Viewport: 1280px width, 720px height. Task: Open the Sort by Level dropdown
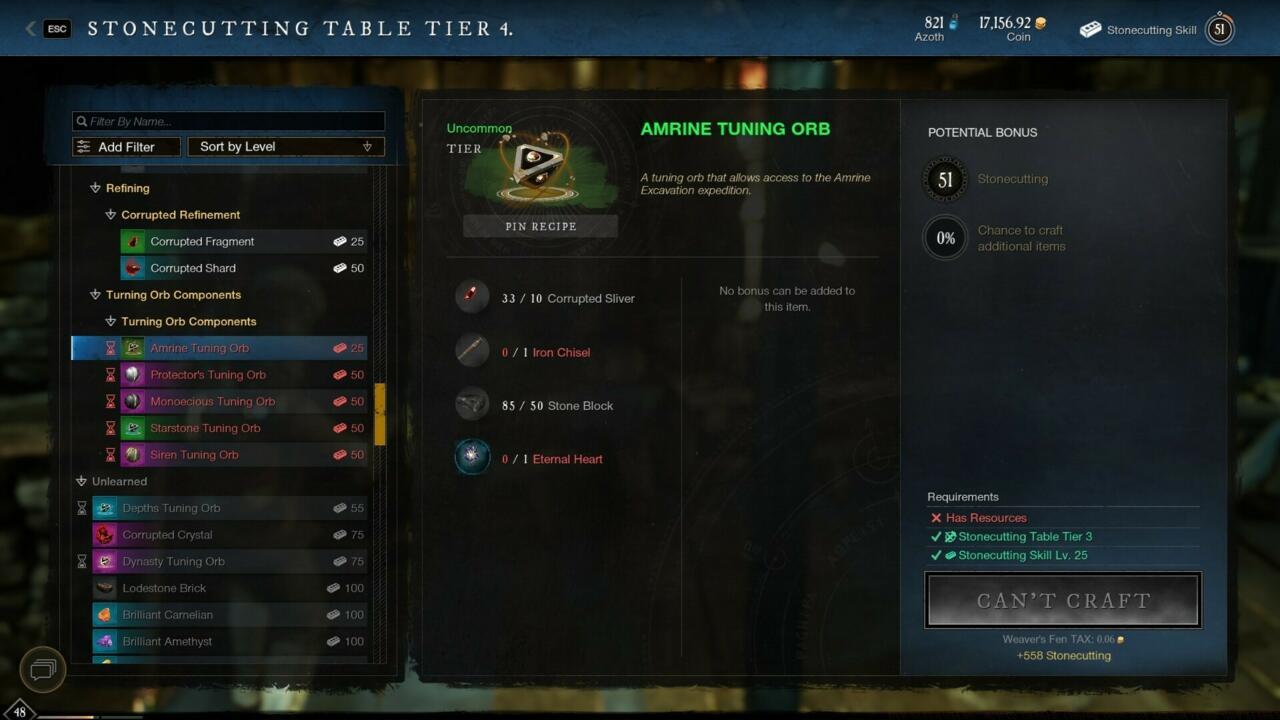285,147
